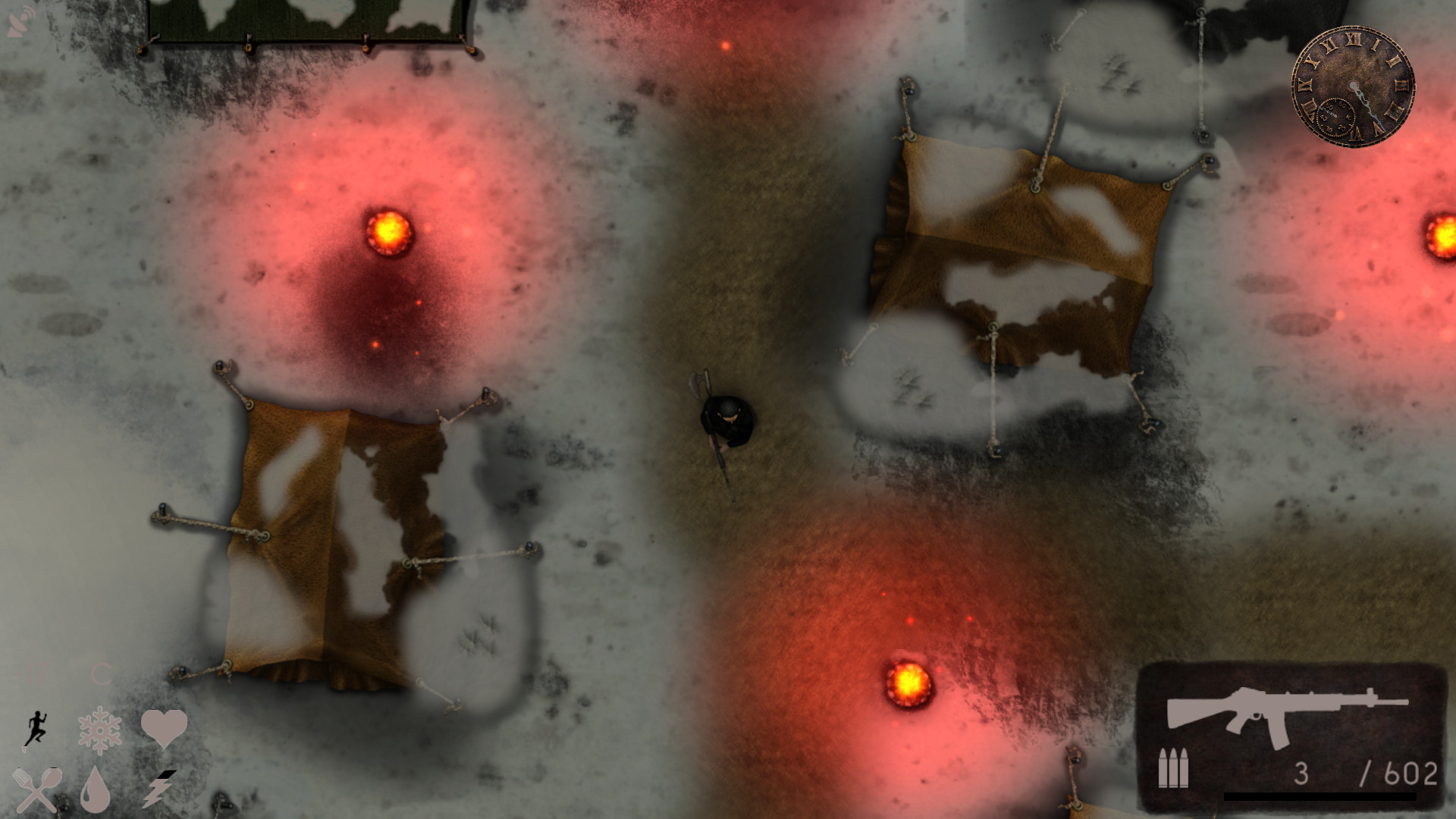Select the stamina runner icon
This screenshot has width=1456, height=819.
(x=36, y=730)
